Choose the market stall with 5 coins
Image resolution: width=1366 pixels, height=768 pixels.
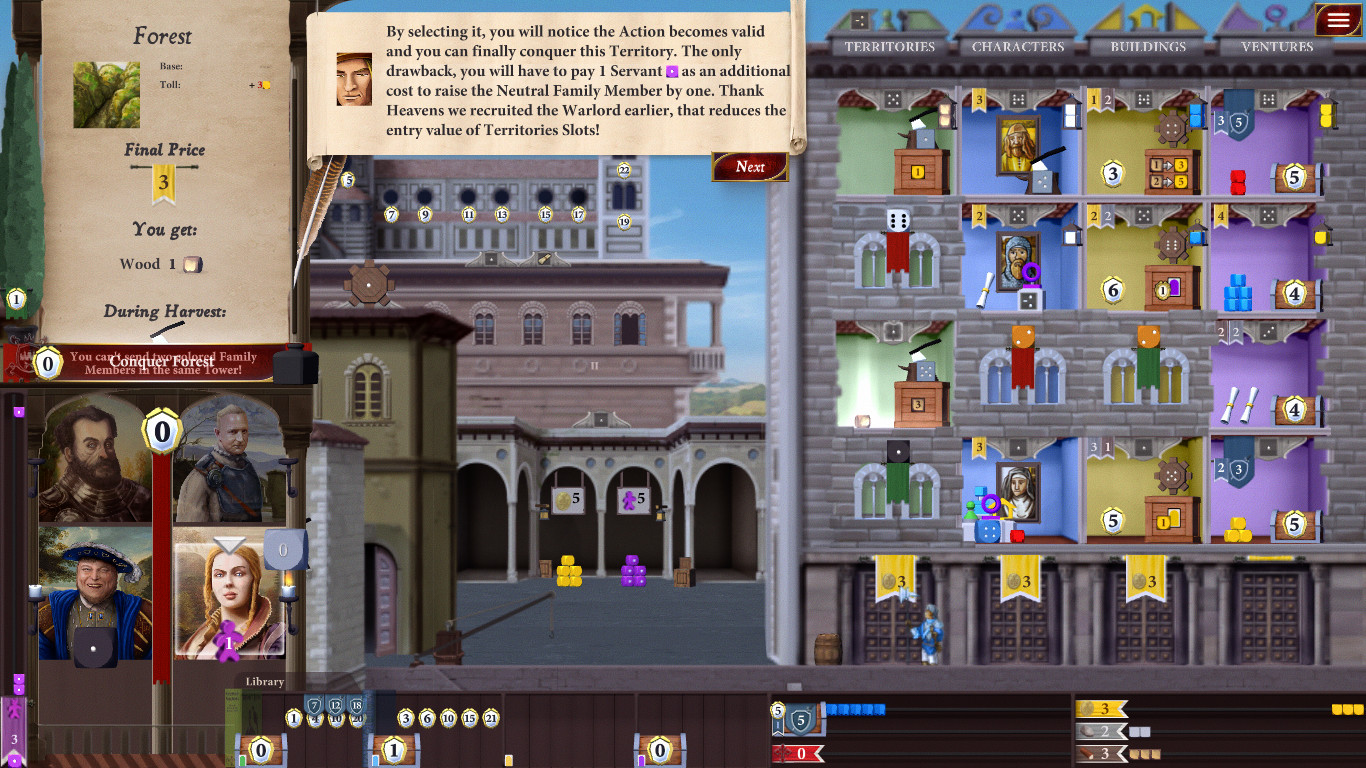pos(569,500)
